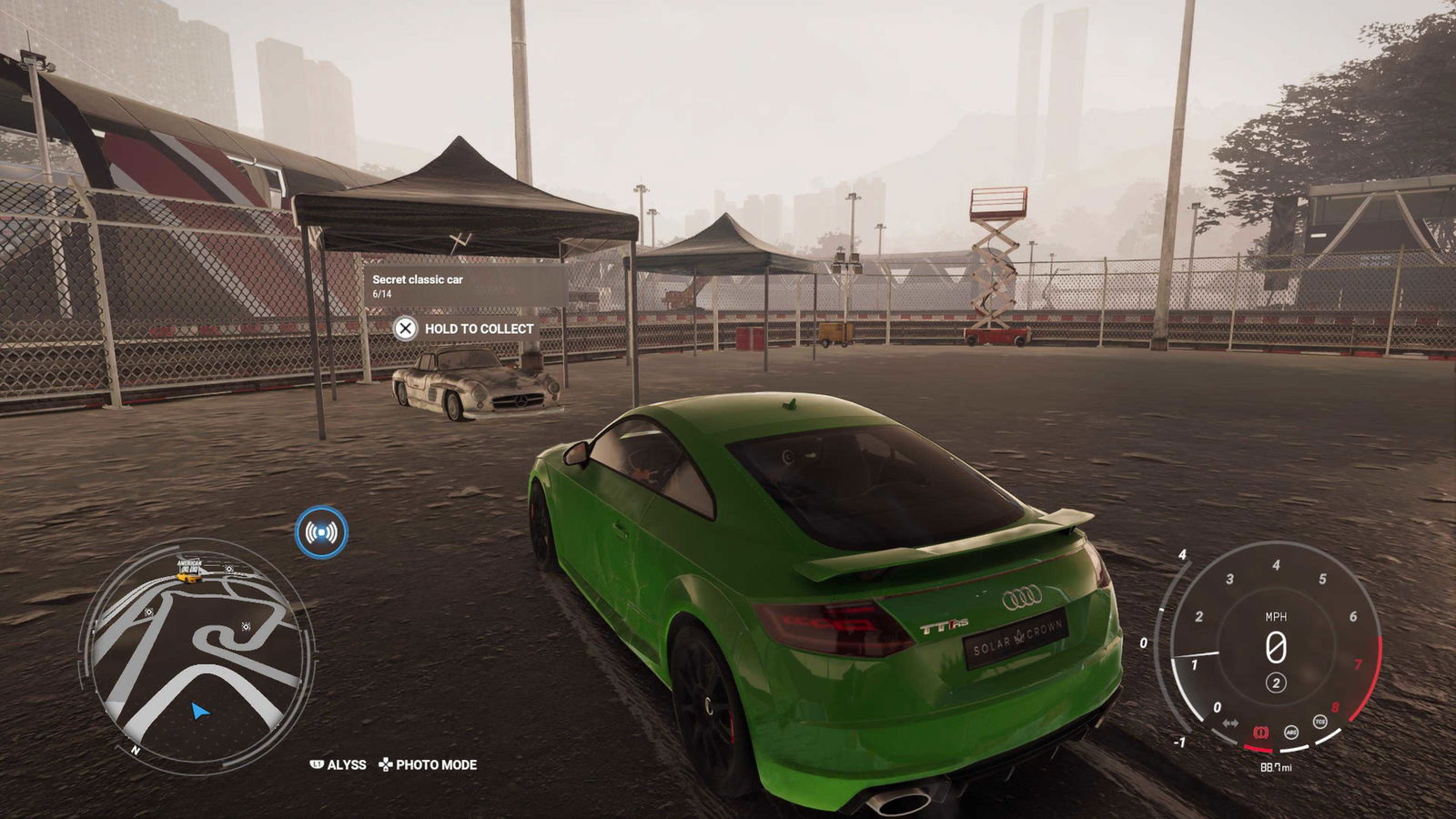Select the yellow car dealership marker on minimap
This screenshot has width=1456, height=819.
tap(188, 577)
